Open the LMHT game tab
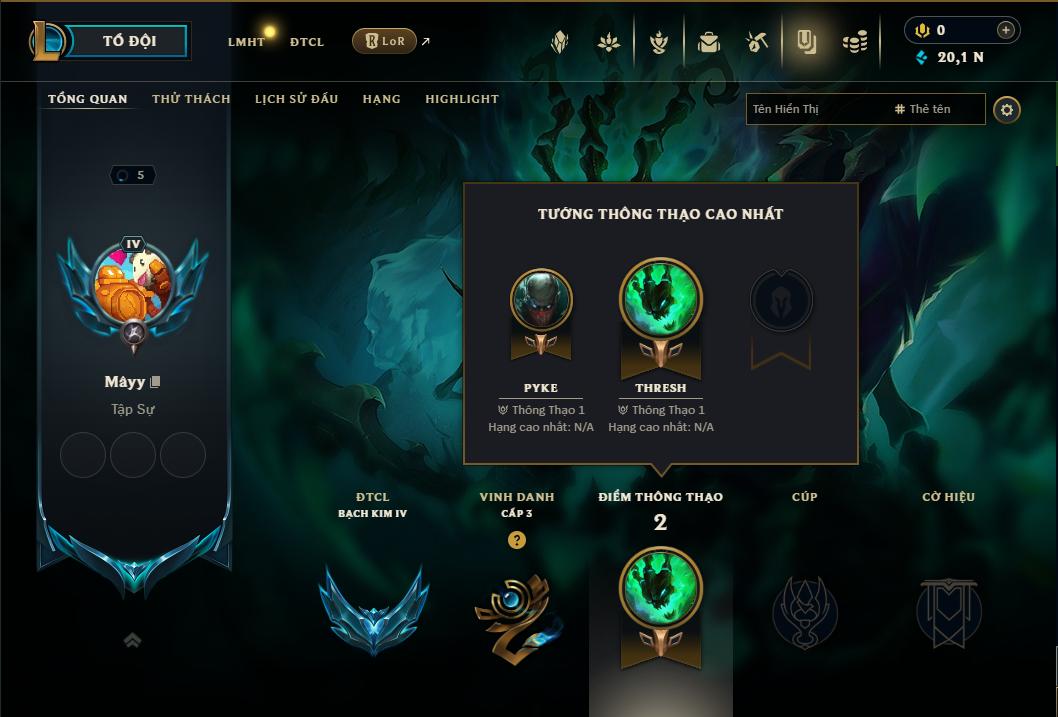The height and width of the screenshot is (717, 1058). 246,42
